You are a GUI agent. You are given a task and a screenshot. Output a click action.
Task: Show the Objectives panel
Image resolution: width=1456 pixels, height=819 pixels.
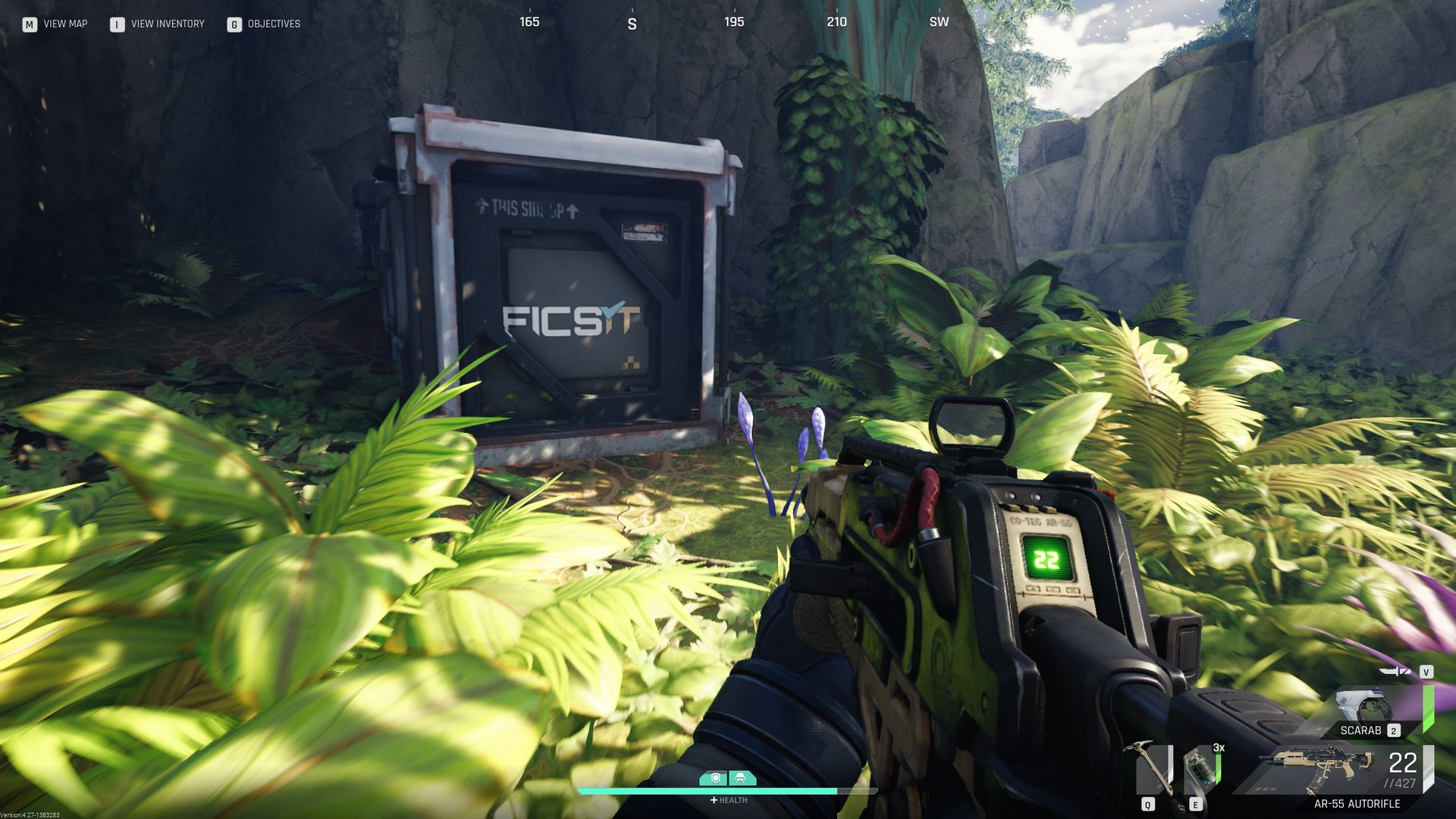tap(264, 24)
